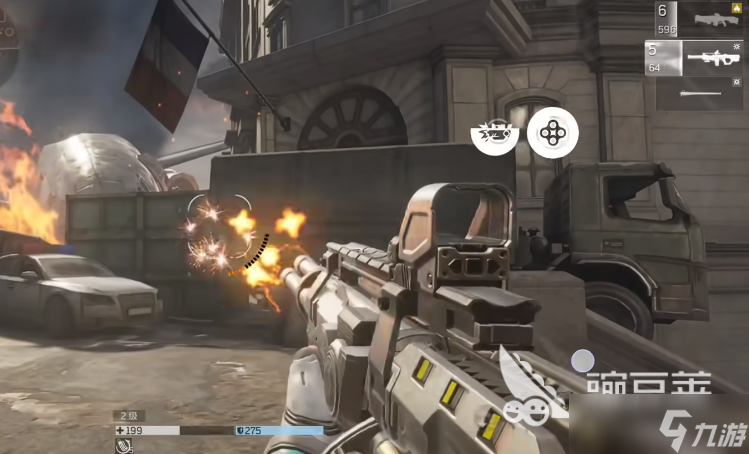
Task: Select the highlighted rifle slot with 64 ammo
Action: [699, 57]
